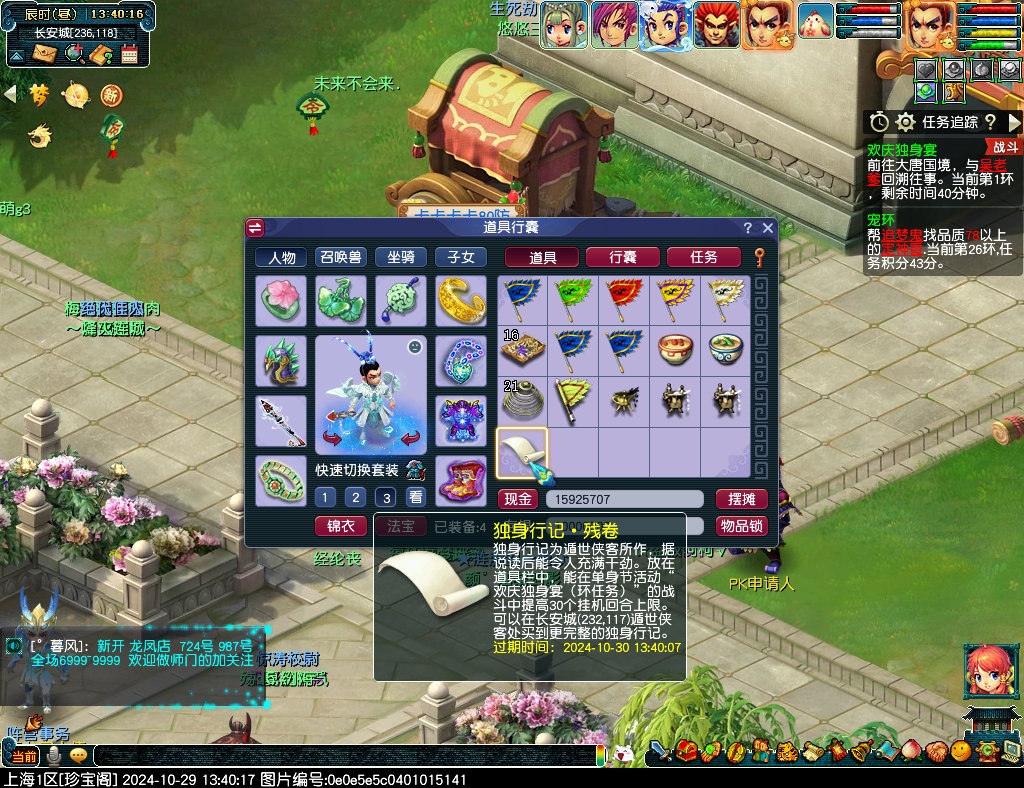The width and height of the screenshot is (1024, 788).
Task: Switch to the 行囊 bag tab
Action: click(x=622, y=257)
